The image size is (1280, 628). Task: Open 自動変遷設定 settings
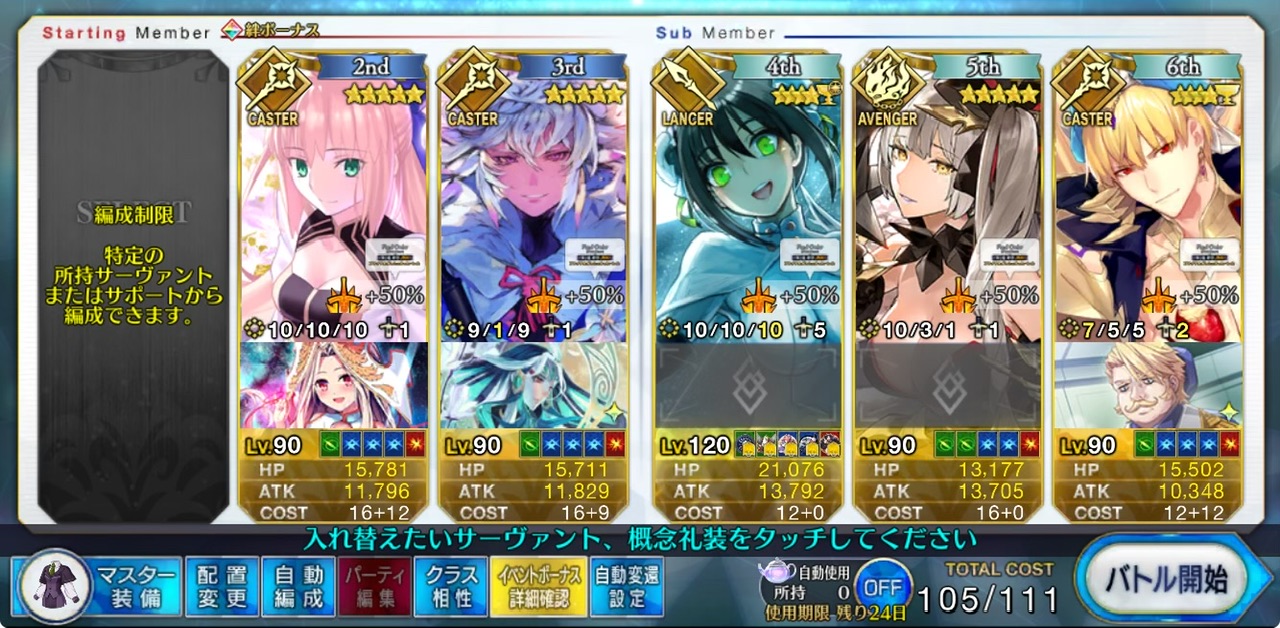[x=626, y=586]
